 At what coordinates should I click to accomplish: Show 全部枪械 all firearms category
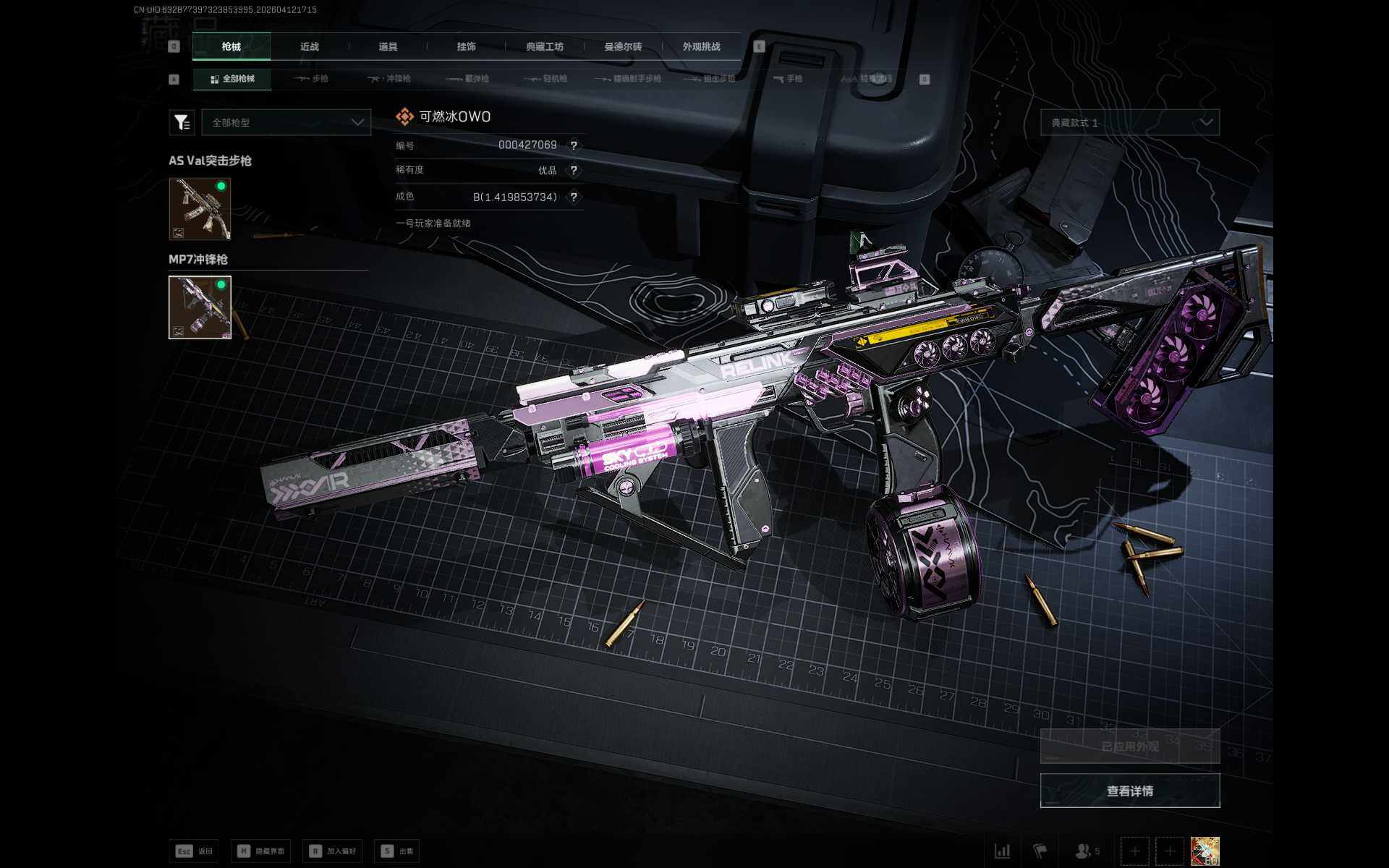232,79
